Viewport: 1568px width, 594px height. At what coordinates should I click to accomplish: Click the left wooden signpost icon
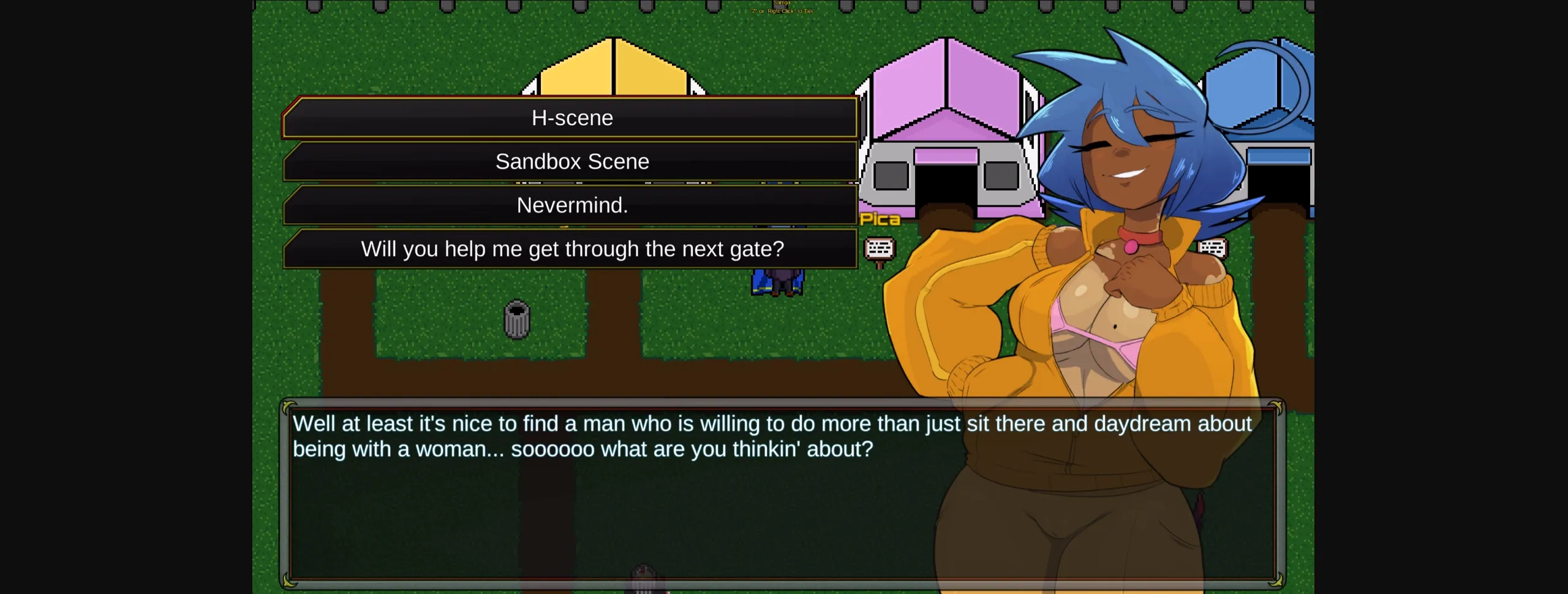click(880, 248)
